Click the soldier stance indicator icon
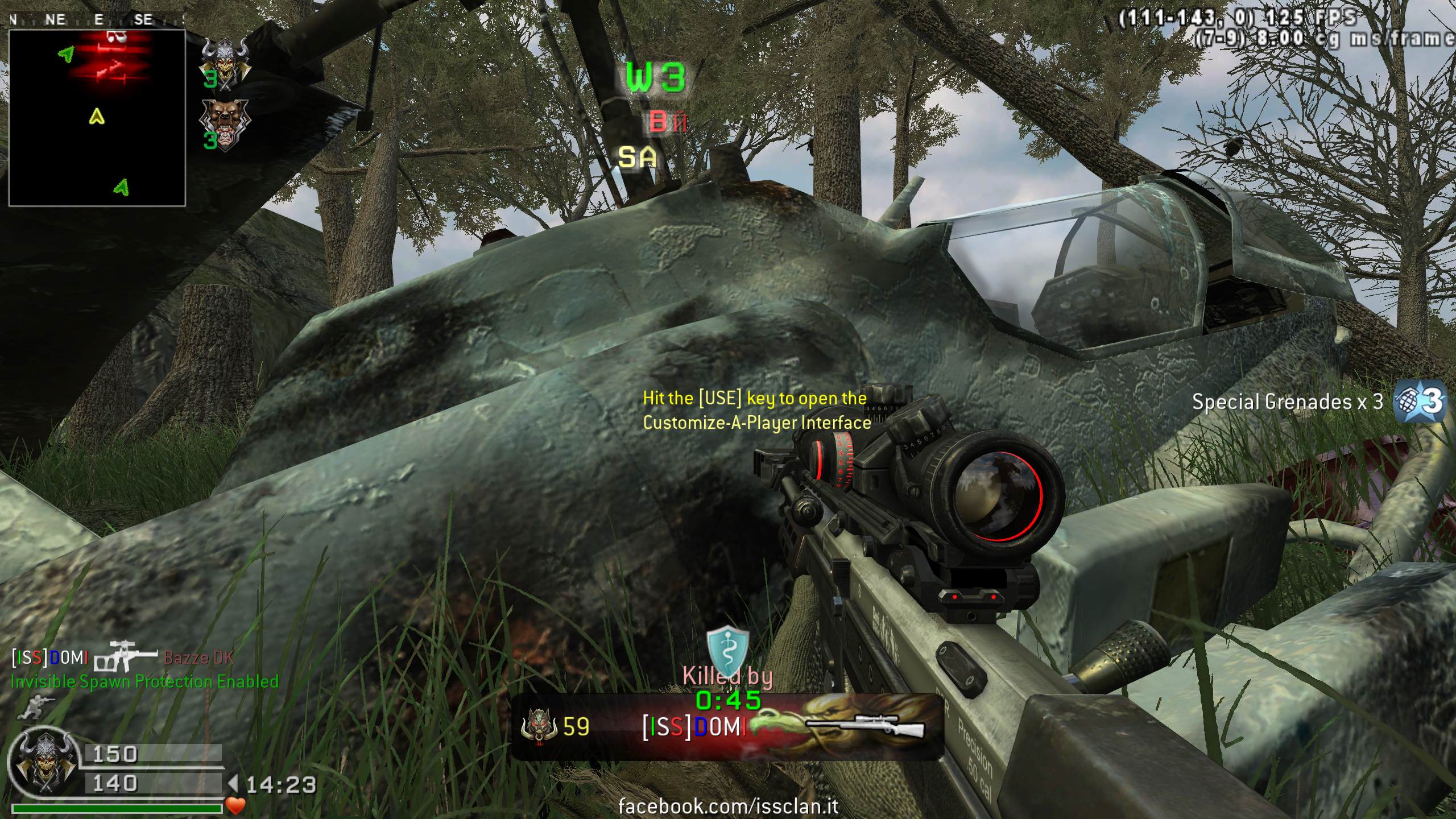Viewport: 1456px width, 819px height. point(35,707)
